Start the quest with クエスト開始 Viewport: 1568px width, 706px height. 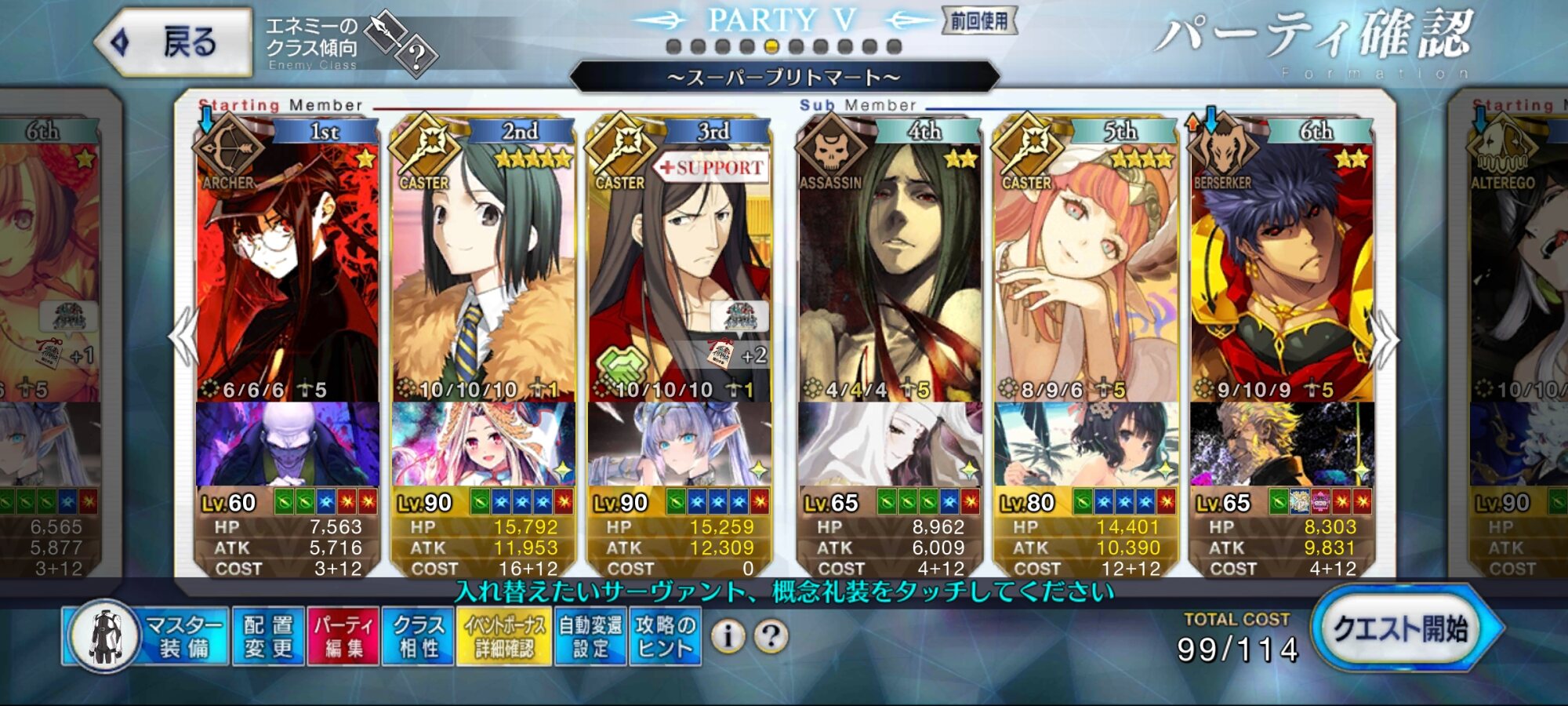click(x=1402, y=629)
